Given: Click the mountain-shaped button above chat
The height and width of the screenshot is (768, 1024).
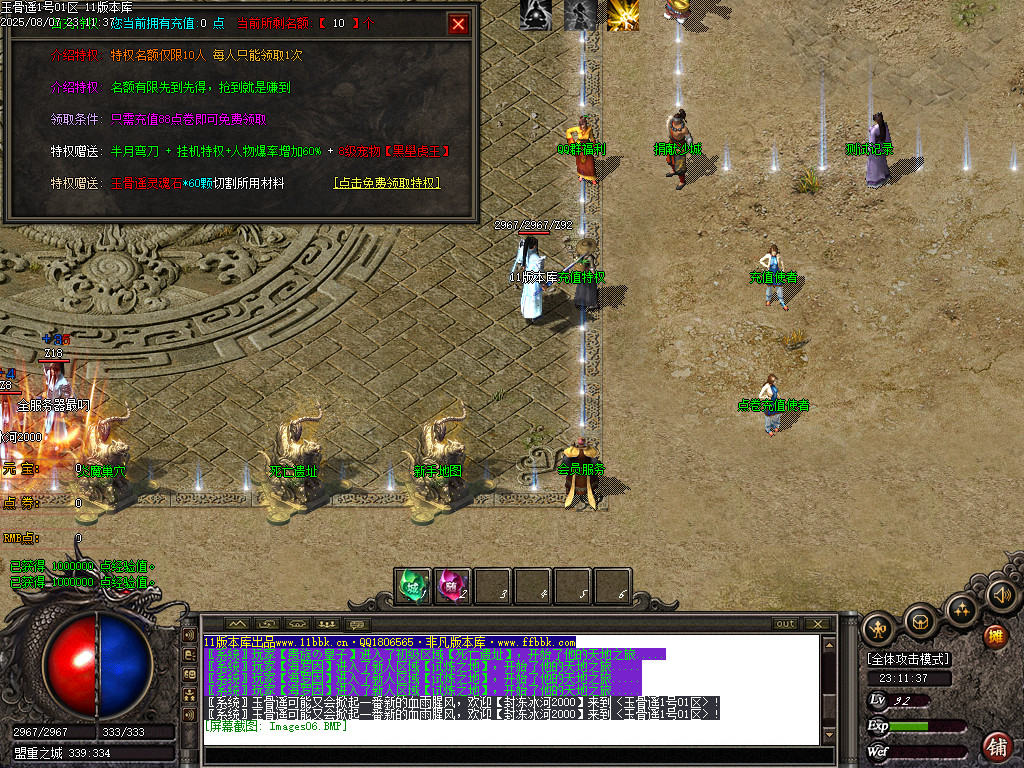Looking at the screenshot, I should (x=237, y=624).
